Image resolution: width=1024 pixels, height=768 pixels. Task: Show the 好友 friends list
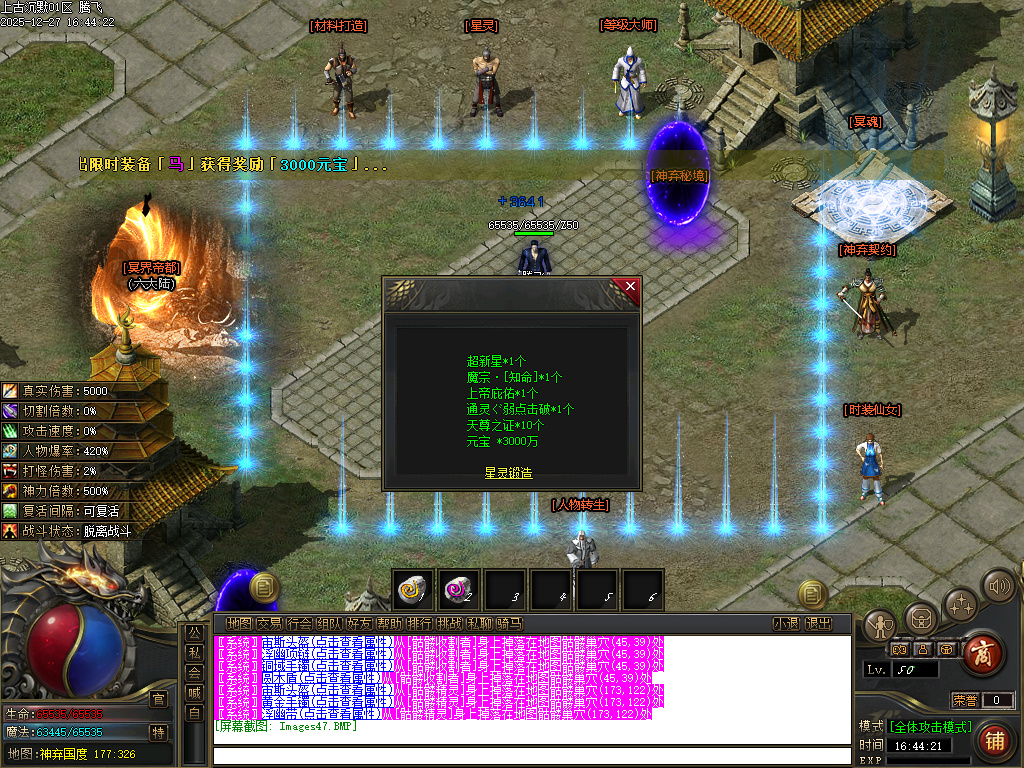(x=359, y=624)
